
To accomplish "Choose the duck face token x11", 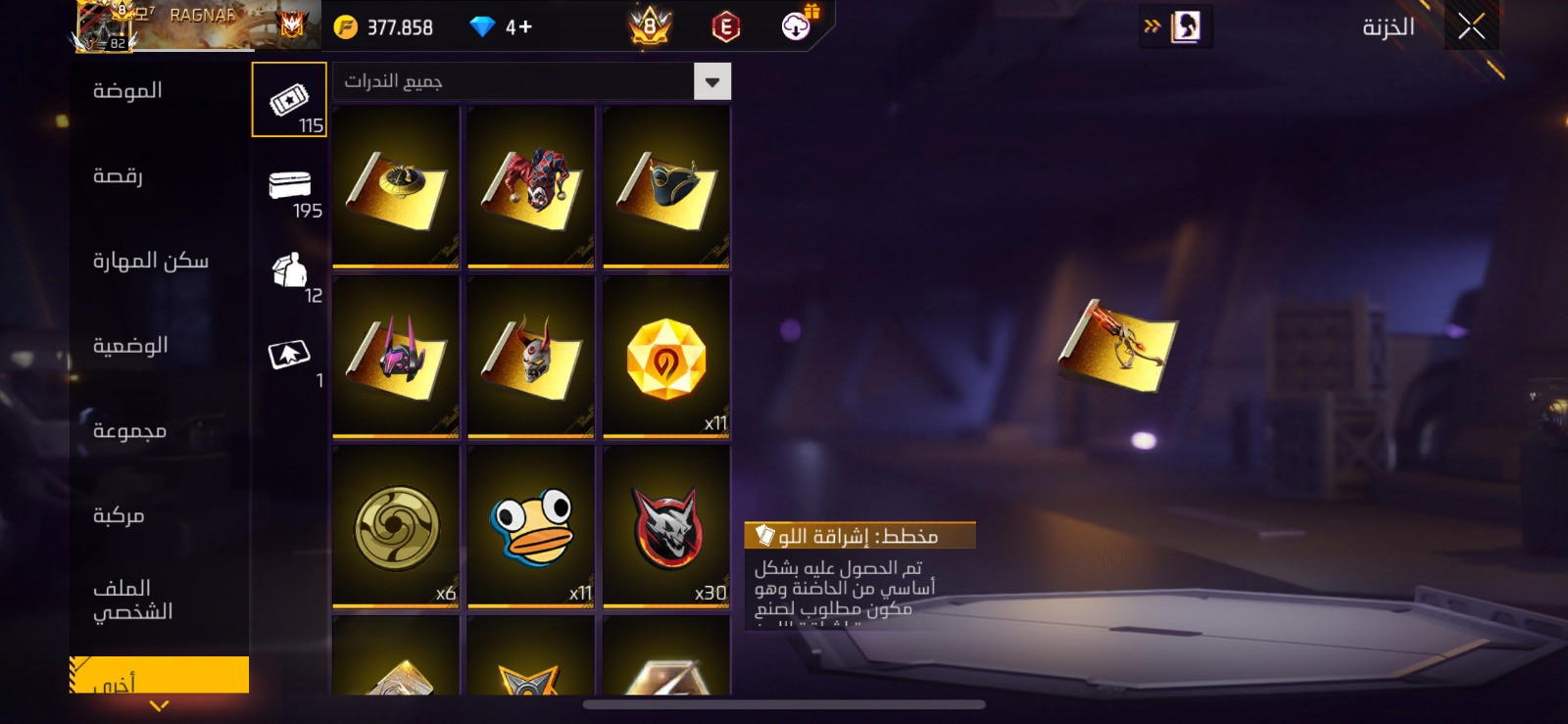I will [x=531, y=526].
